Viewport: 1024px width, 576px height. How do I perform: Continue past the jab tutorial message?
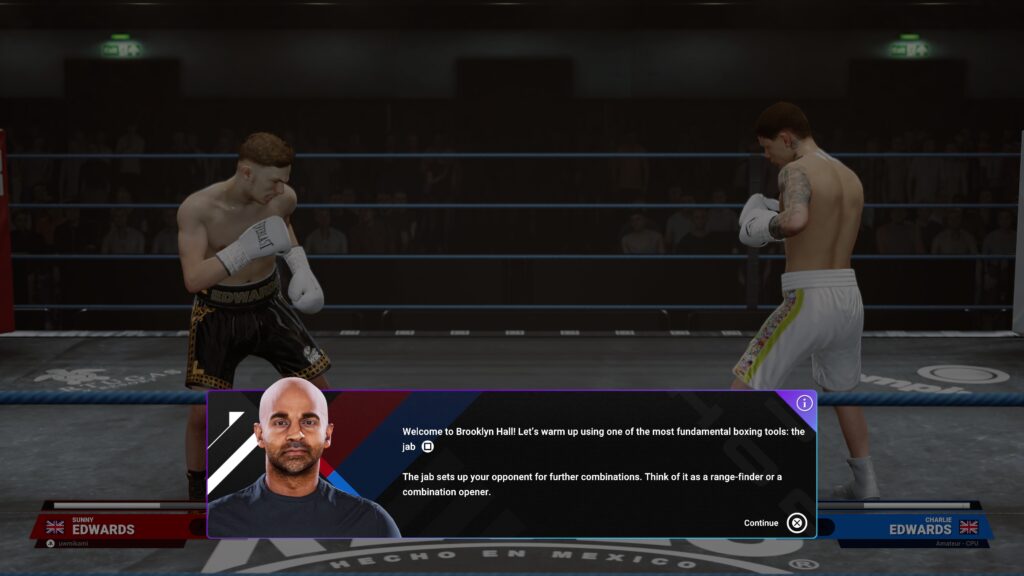(x=795, y=522)
